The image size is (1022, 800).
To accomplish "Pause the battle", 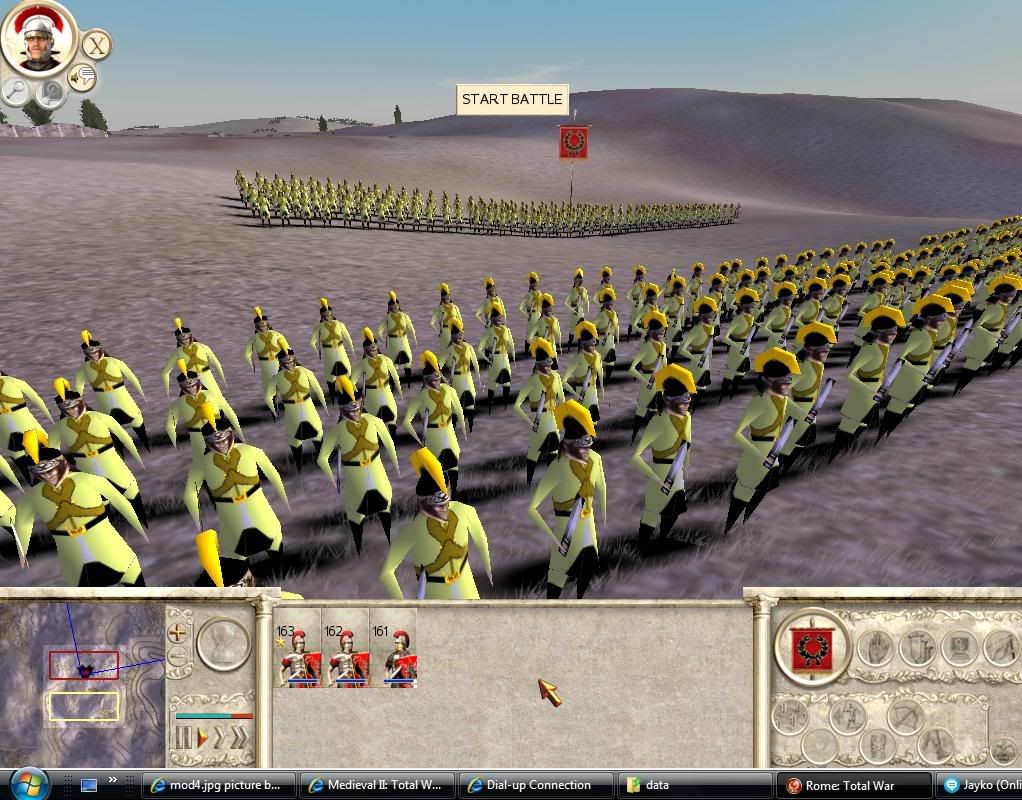I will coord(183,739).
